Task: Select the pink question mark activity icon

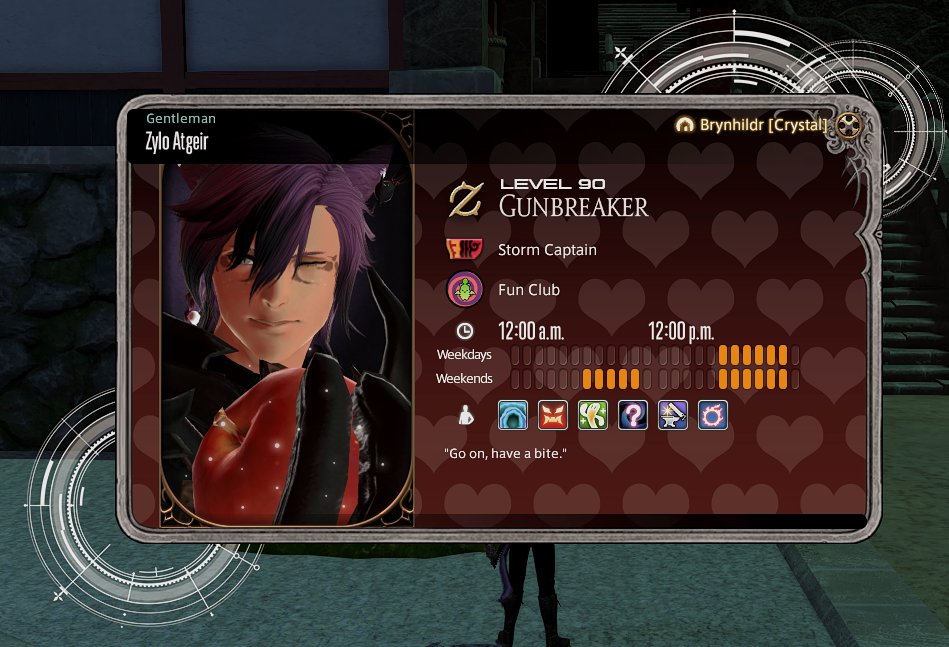Action: (x=633, y=415)
